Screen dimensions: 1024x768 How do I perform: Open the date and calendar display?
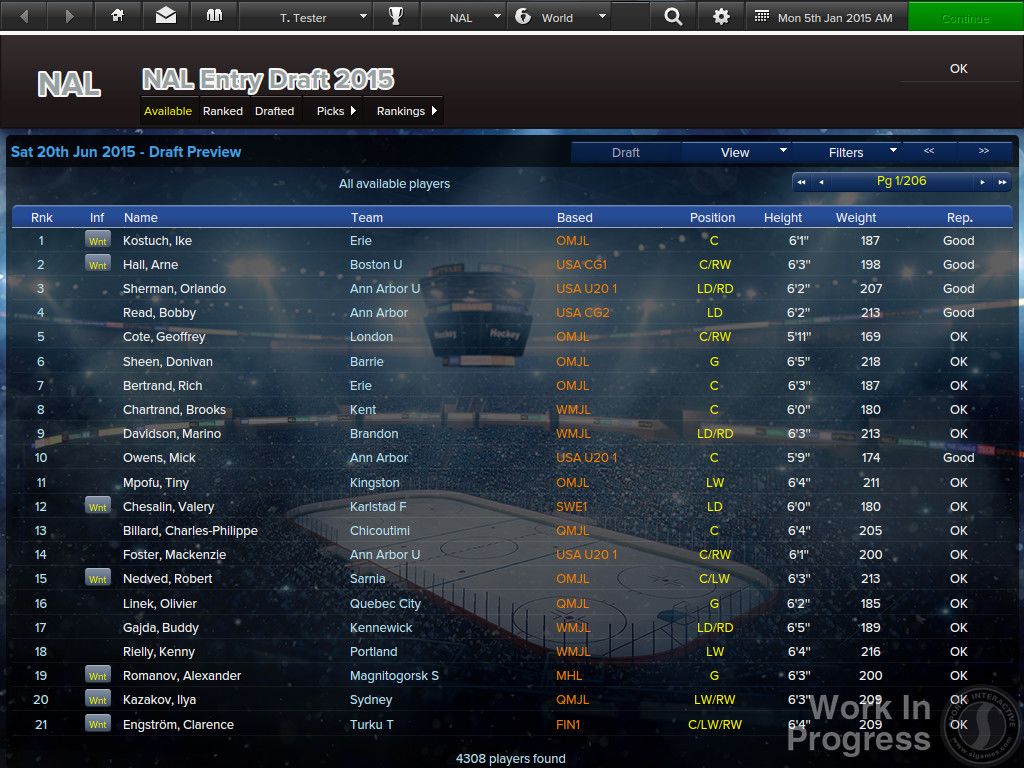coord(825,17)
